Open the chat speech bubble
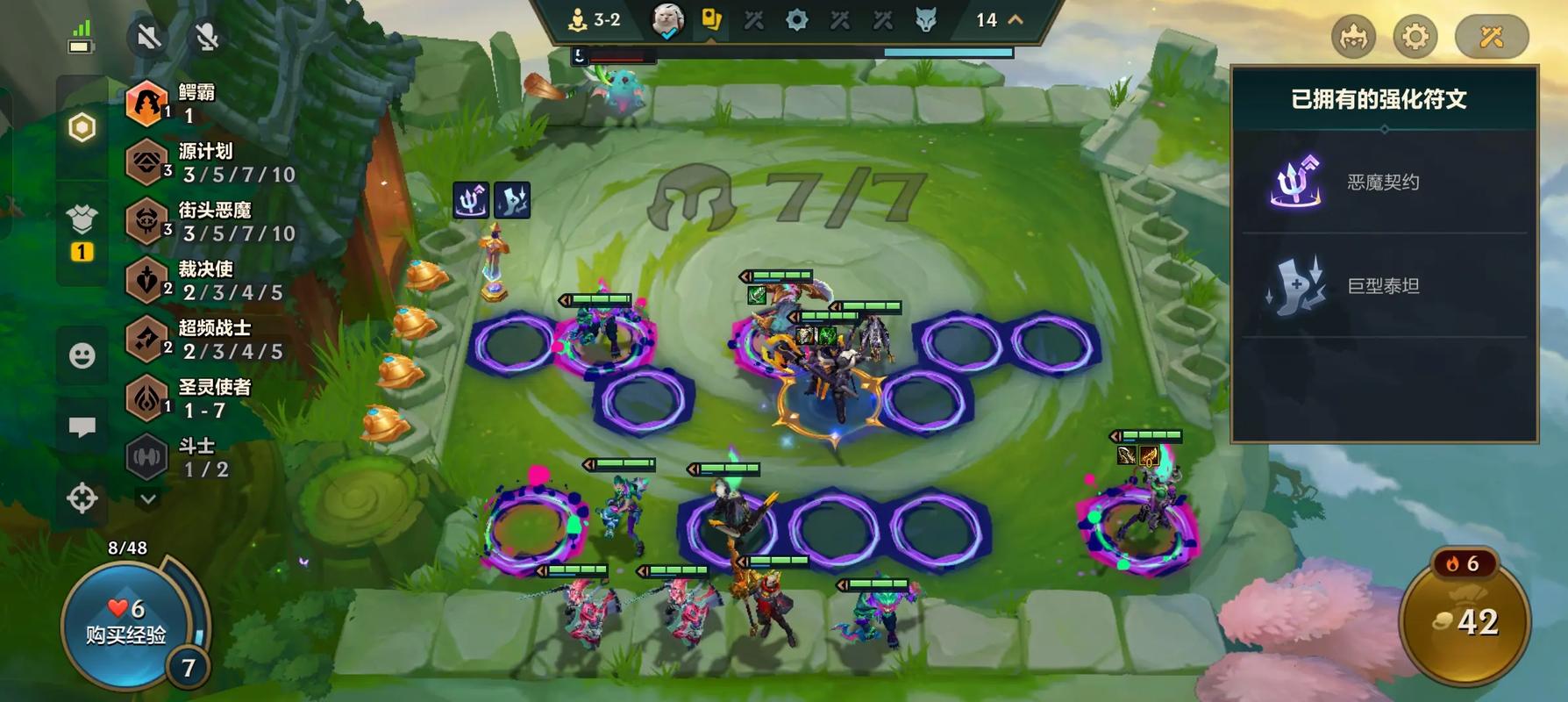The width and height of the screenshot is (1568, 702). [x=82, y=427]
